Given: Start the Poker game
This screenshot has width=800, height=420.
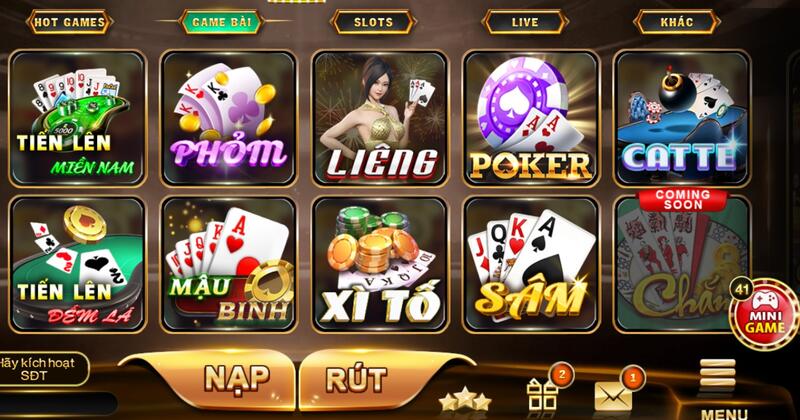Looking at the screenshot, I should (x=530, y=117).
